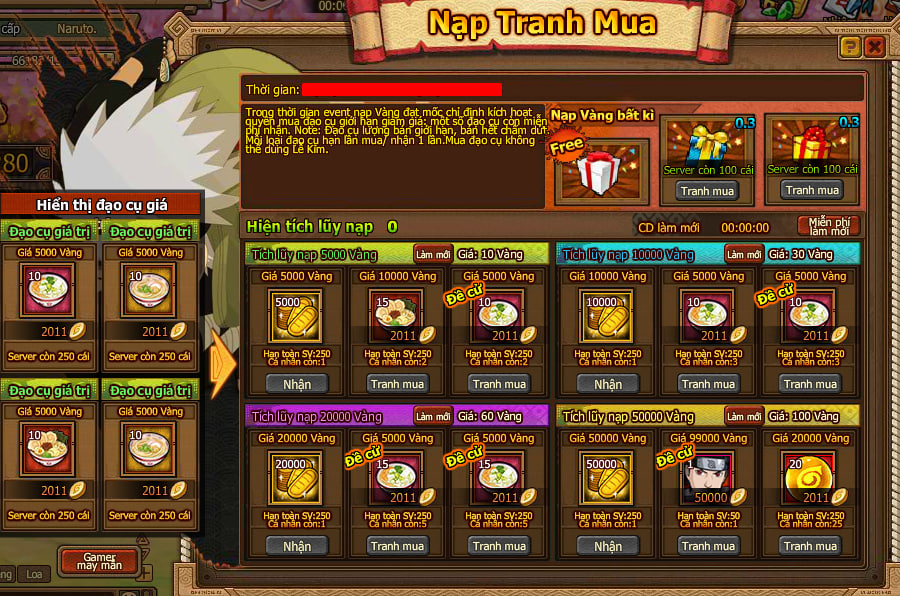Refresh the Tích lũy nạp 5000 Vàng tier
The width and height of the screenshot is (900, 596).
(433, 254)
